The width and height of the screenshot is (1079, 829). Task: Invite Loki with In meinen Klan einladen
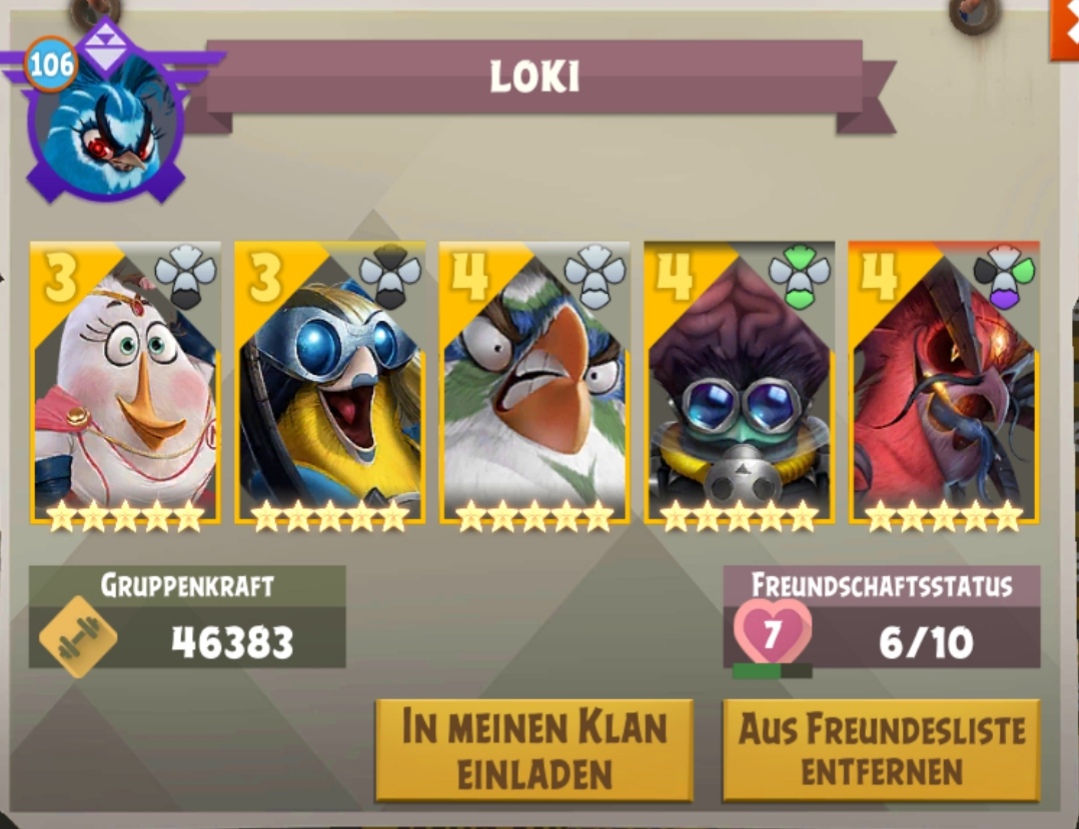(534, 750)
